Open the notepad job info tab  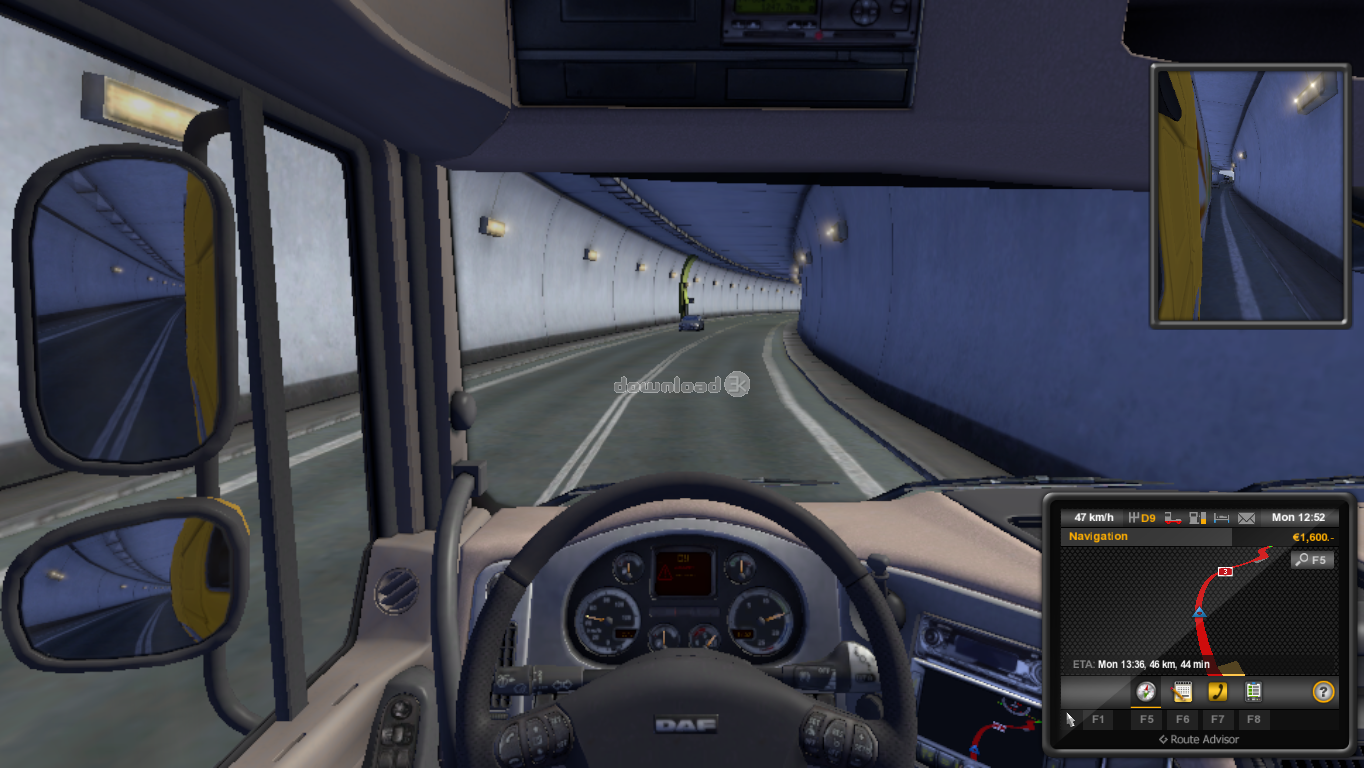click(x=1182, y=691)
